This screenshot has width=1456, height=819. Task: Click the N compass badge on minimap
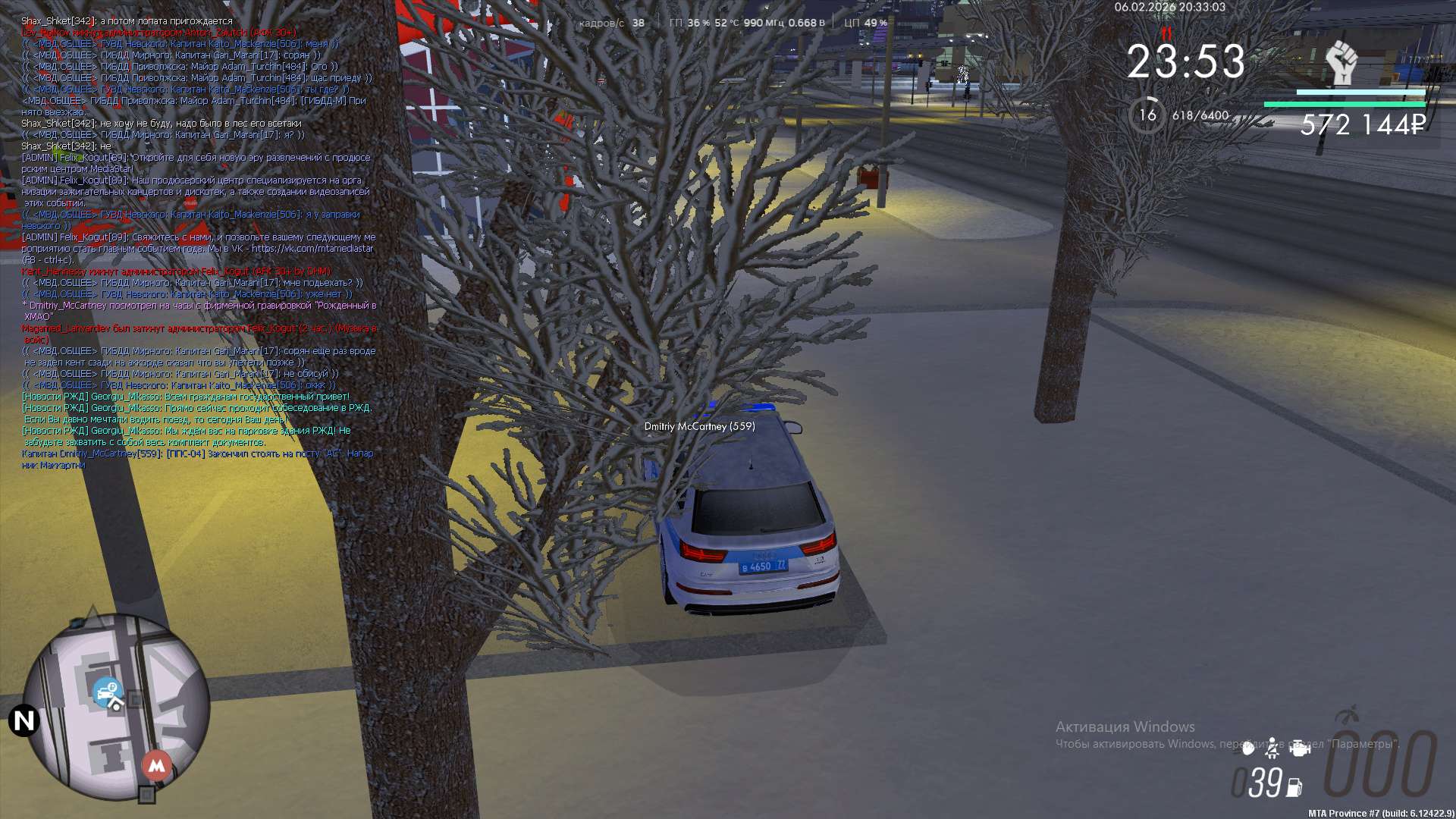coord(24,720)
